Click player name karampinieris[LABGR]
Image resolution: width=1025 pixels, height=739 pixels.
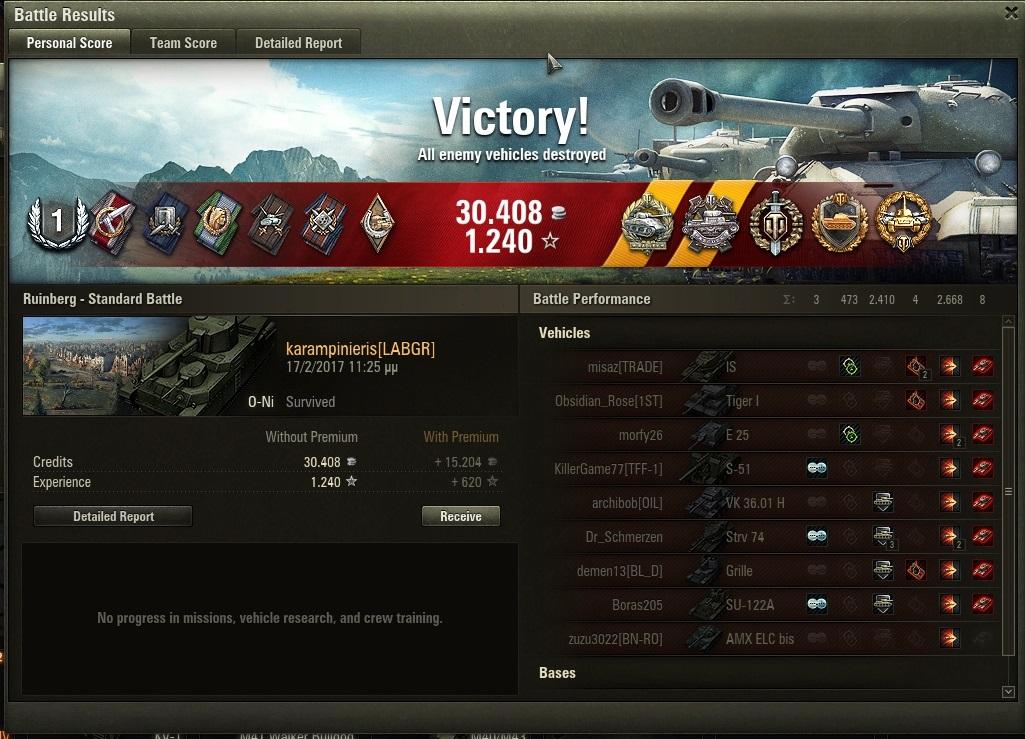tap(360, 349)
